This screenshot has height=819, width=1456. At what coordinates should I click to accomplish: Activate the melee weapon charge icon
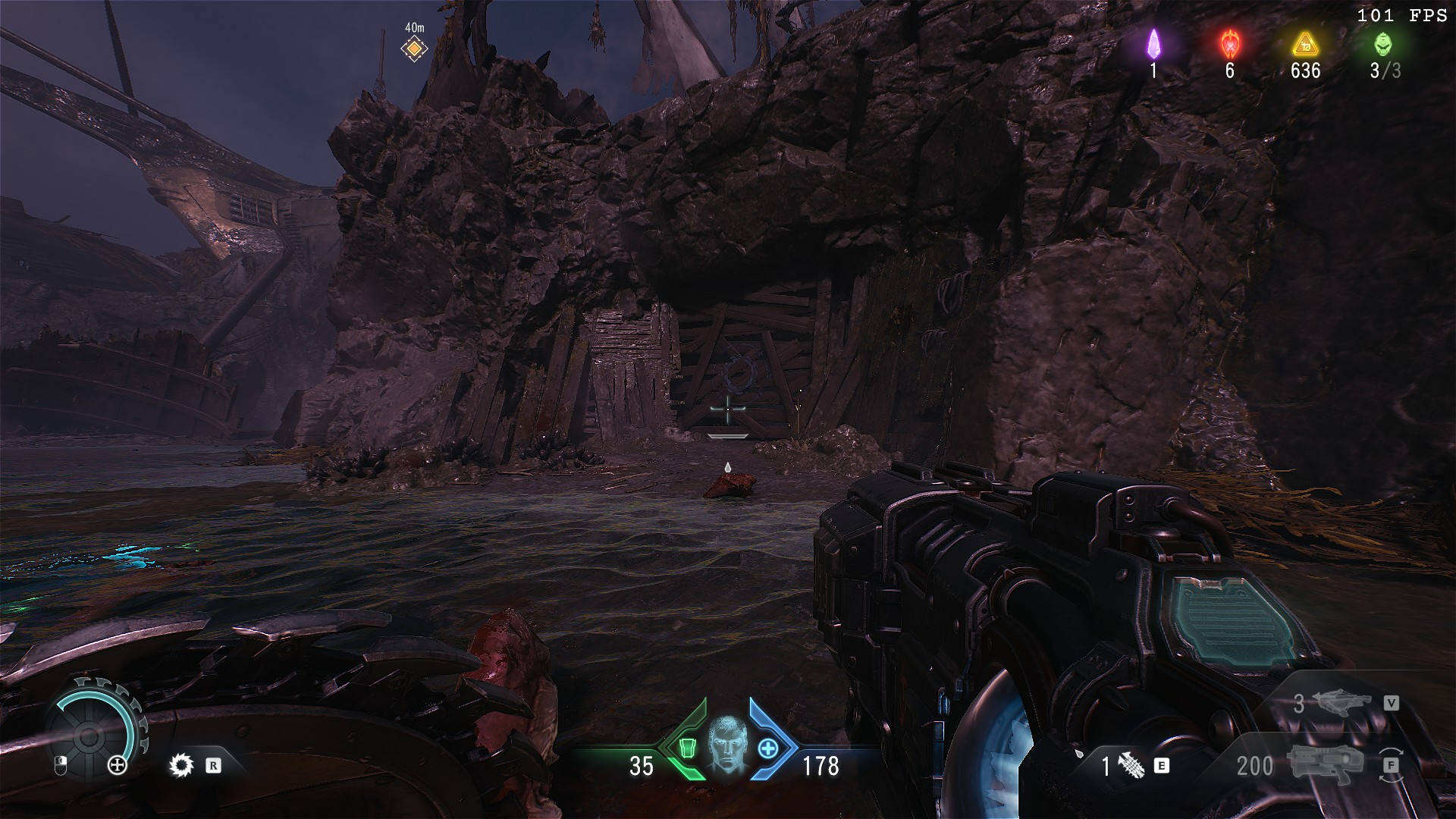point(1131,766)
